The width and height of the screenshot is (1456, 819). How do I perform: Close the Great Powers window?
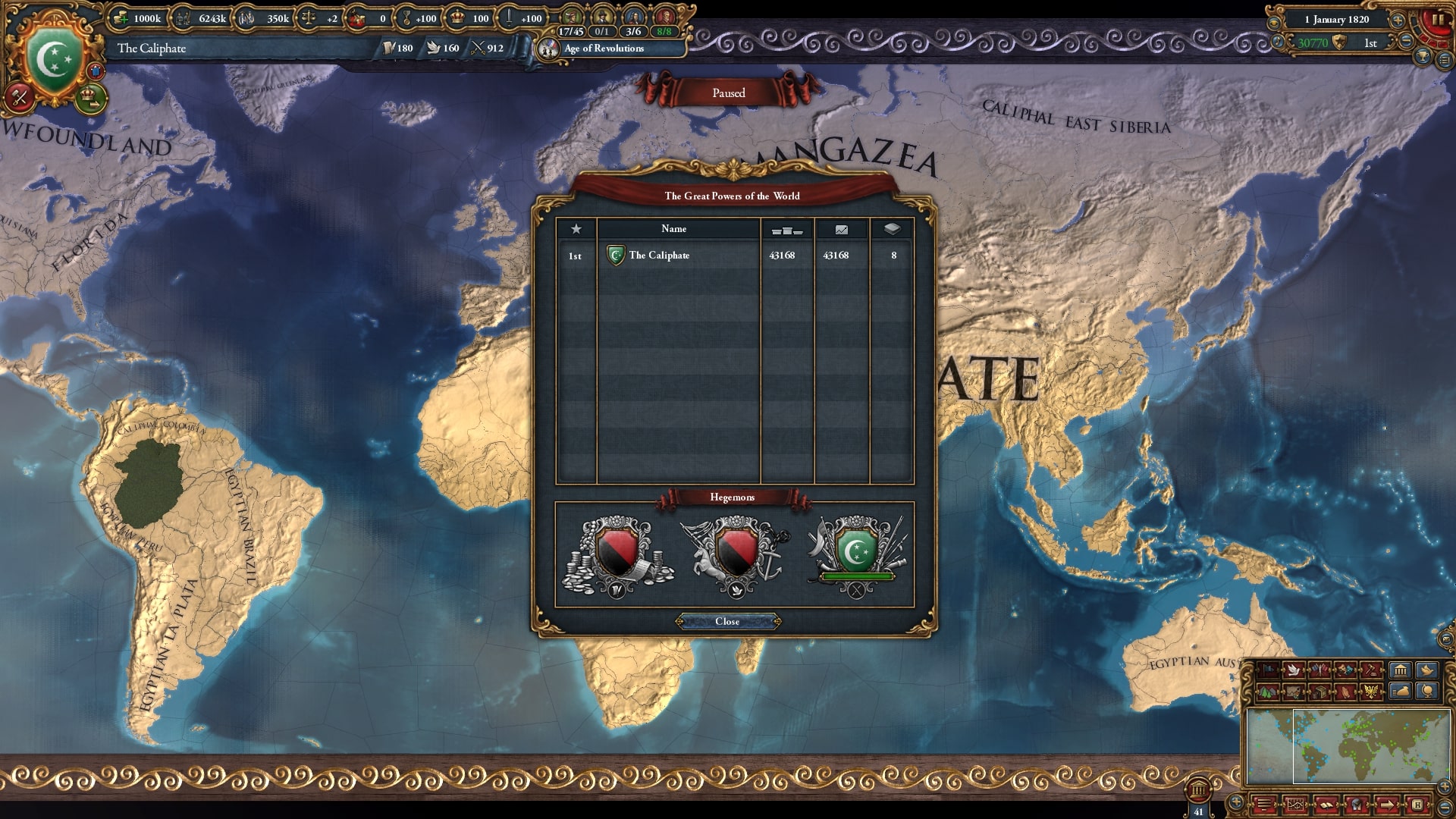pos(727,622)
